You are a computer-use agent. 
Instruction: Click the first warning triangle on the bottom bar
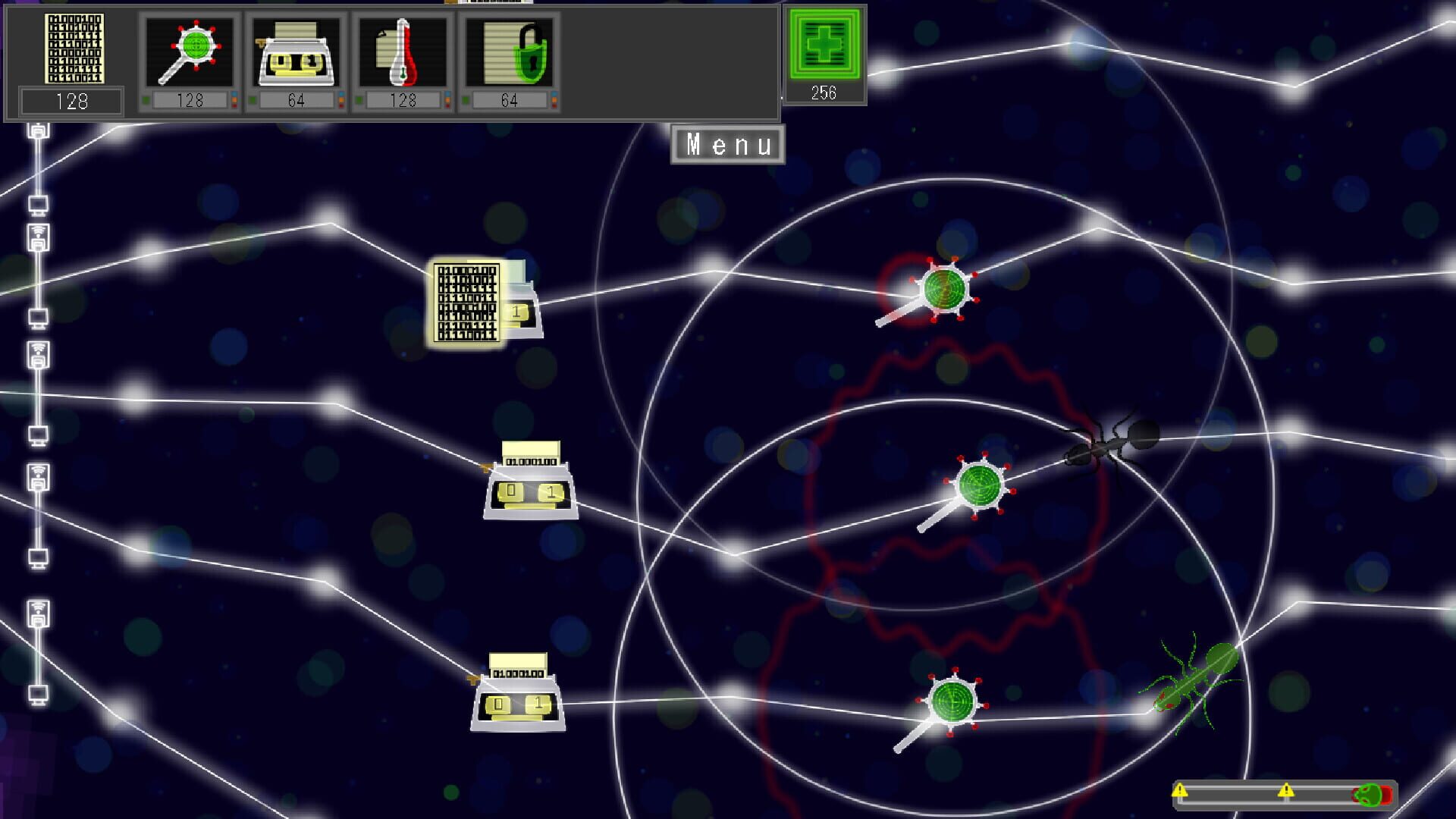1179,790
